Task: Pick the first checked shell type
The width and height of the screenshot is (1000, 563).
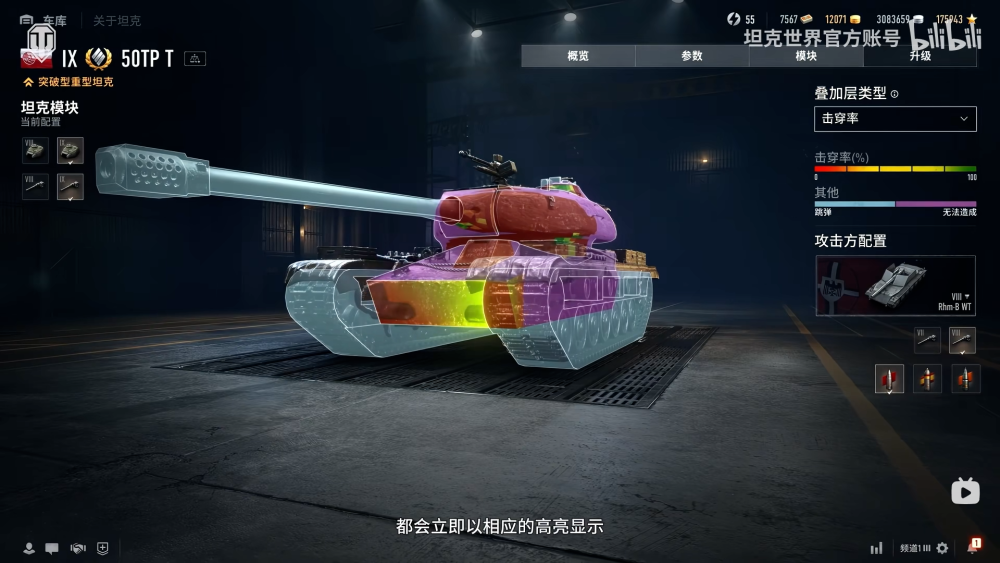Action: click(x=889, y=379)
